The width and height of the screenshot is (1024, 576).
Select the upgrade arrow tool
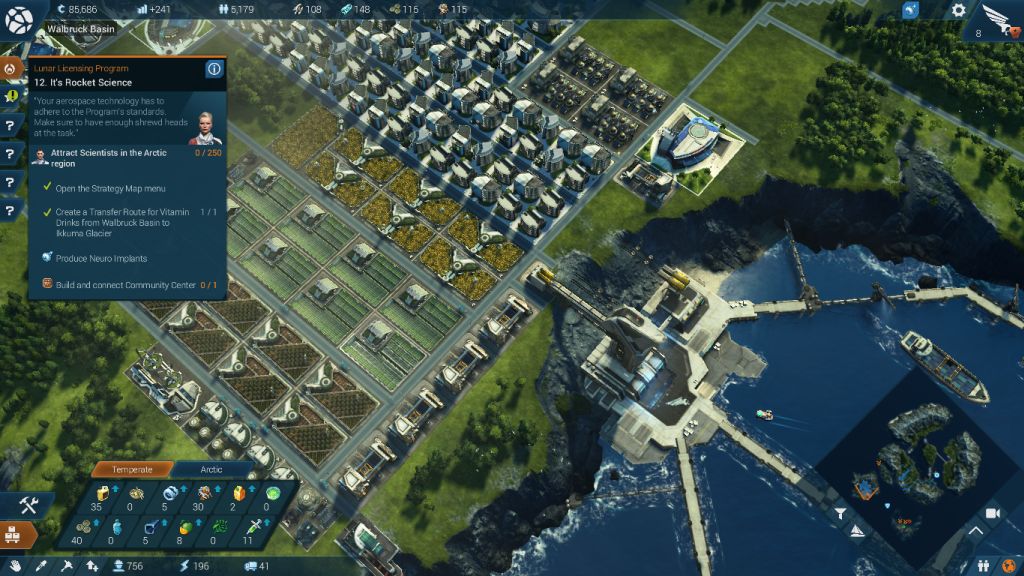point(92,567)
